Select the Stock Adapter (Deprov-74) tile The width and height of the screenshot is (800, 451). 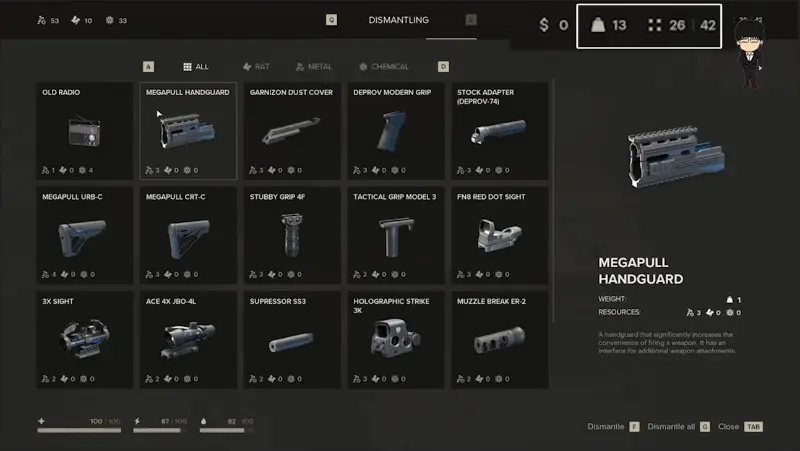[500, 131]
